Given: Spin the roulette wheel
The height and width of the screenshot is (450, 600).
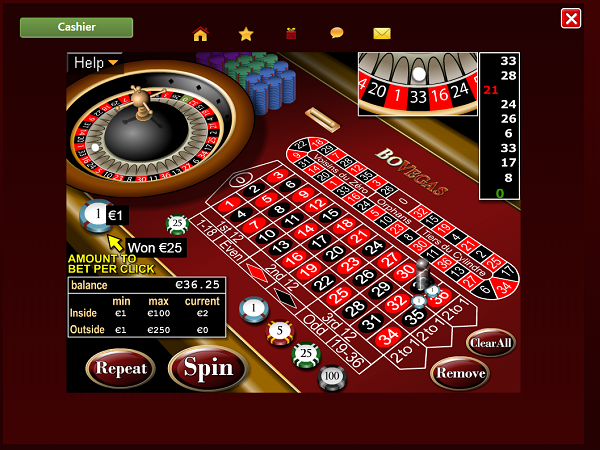Looking at the screenshot, I should click(208, 367).
